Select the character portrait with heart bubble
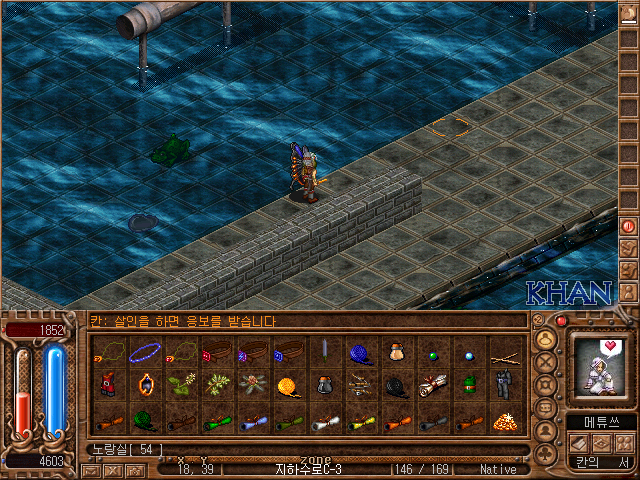The height and width of the screenshot is (480, 640). [x=602, y=367]
